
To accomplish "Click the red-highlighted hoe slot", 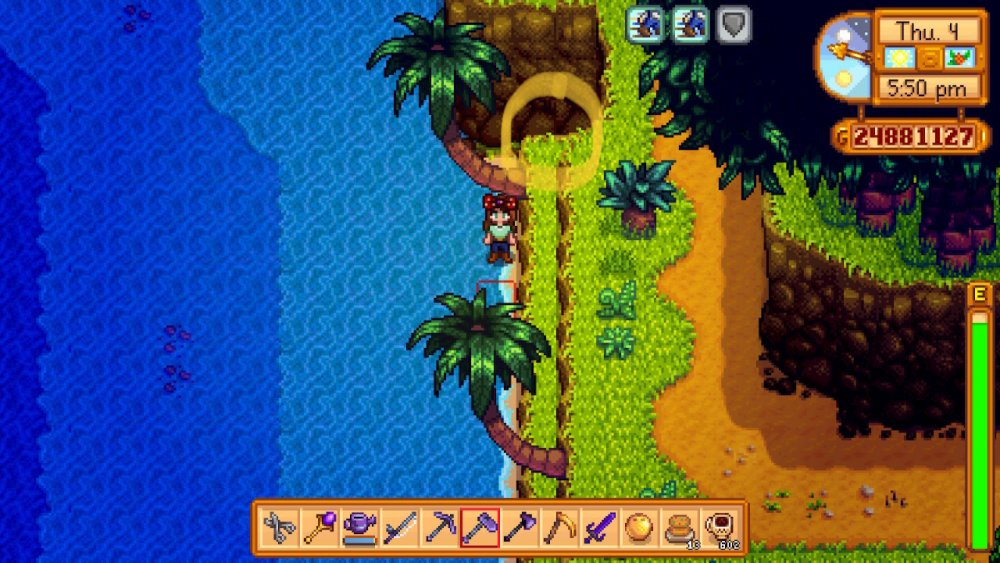I will [478, 527].
